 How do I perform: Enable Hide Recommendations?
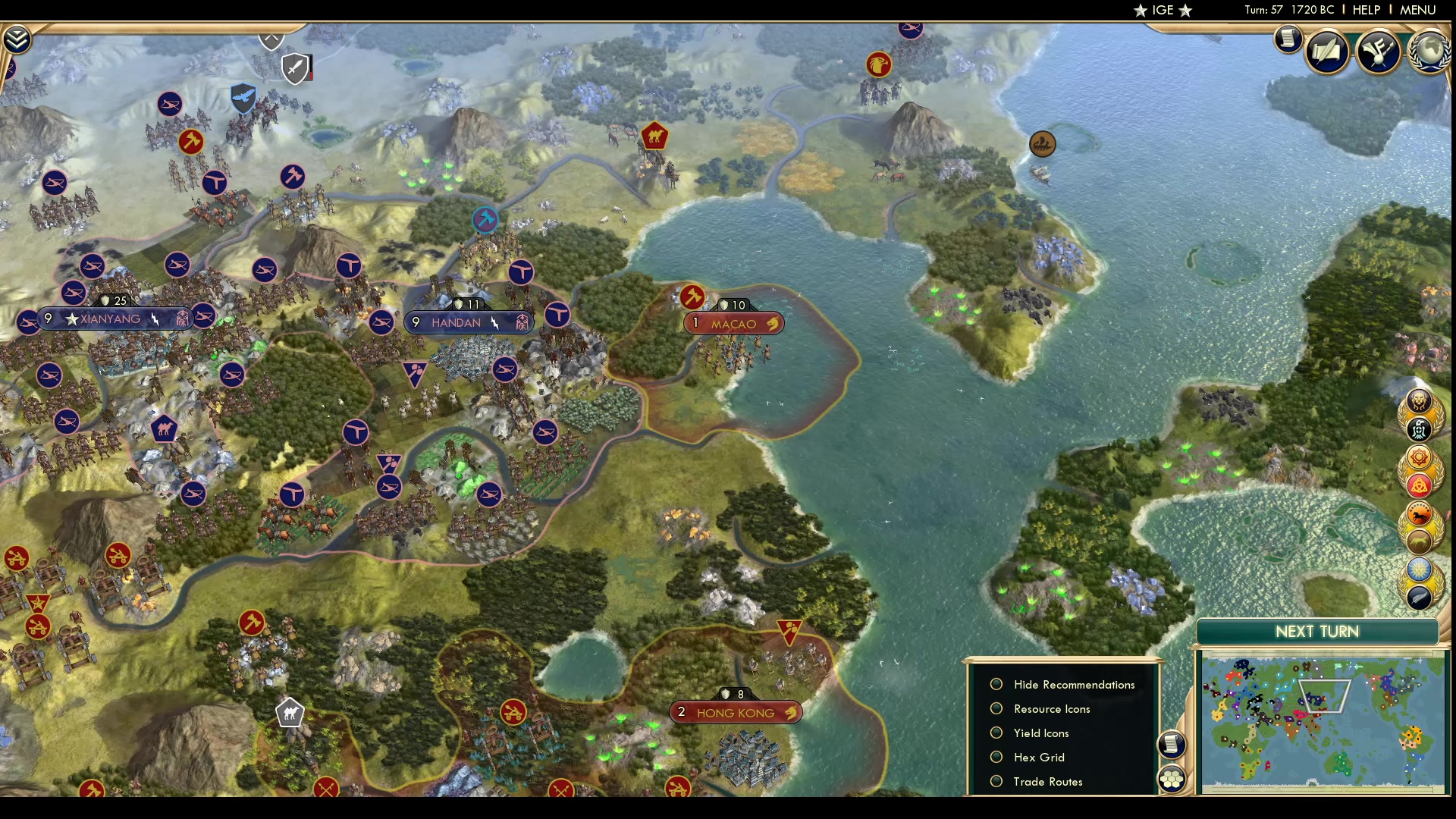tap(996, 684)
